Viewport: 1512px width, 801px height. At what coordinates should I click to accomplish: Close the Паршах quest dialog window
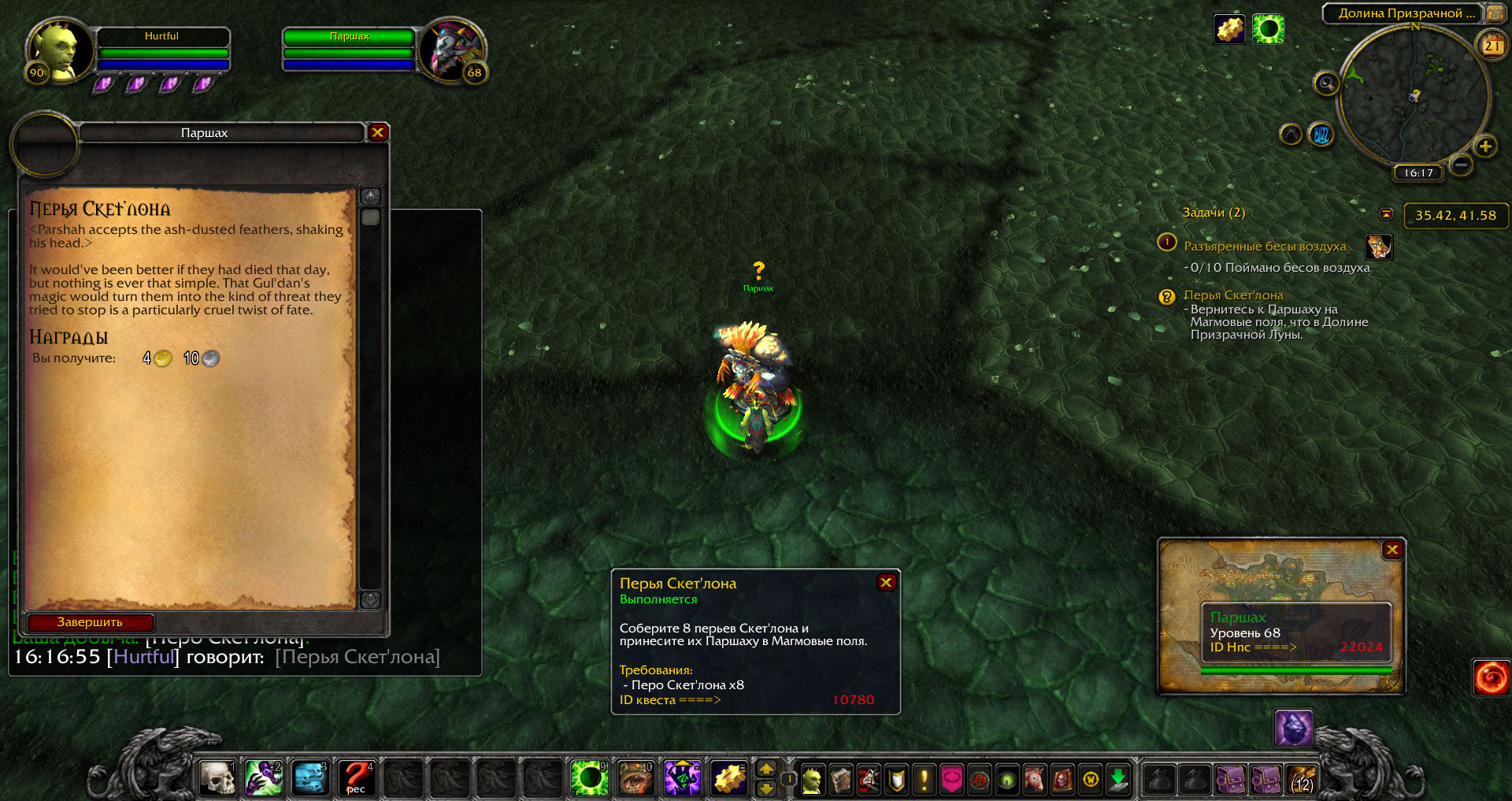pos(378,132)
